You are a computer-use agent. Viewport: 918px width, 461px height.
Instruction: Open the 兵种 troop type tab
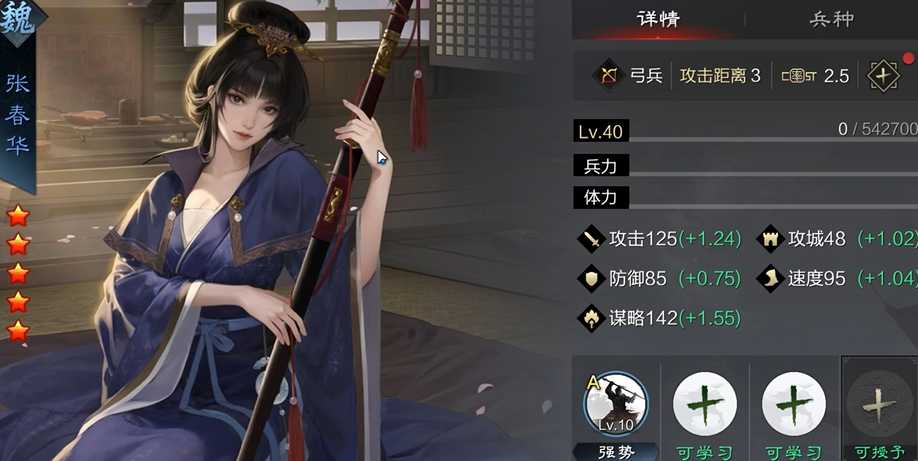[831, 19]
